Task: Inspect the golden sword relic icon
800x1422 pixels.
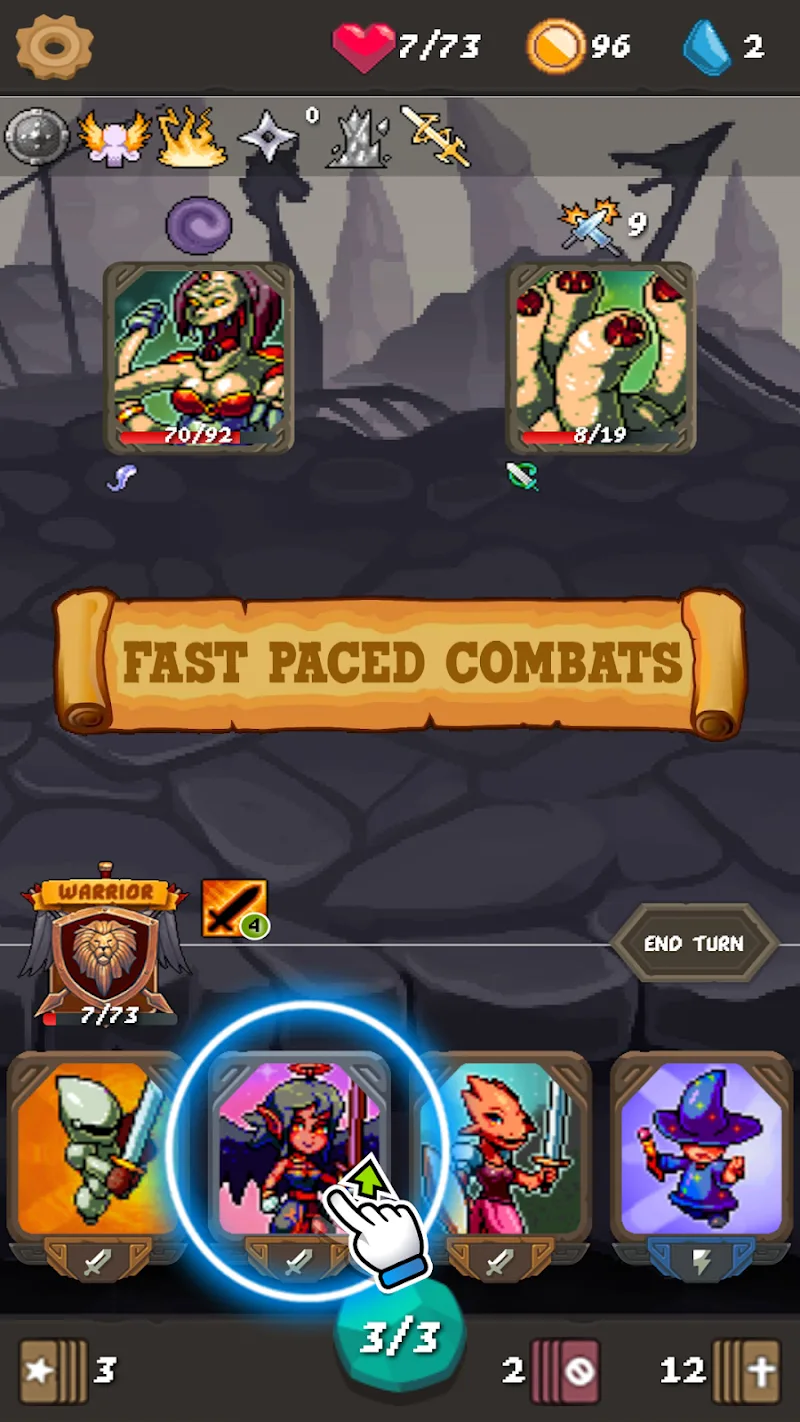Action: coord(436,136)
